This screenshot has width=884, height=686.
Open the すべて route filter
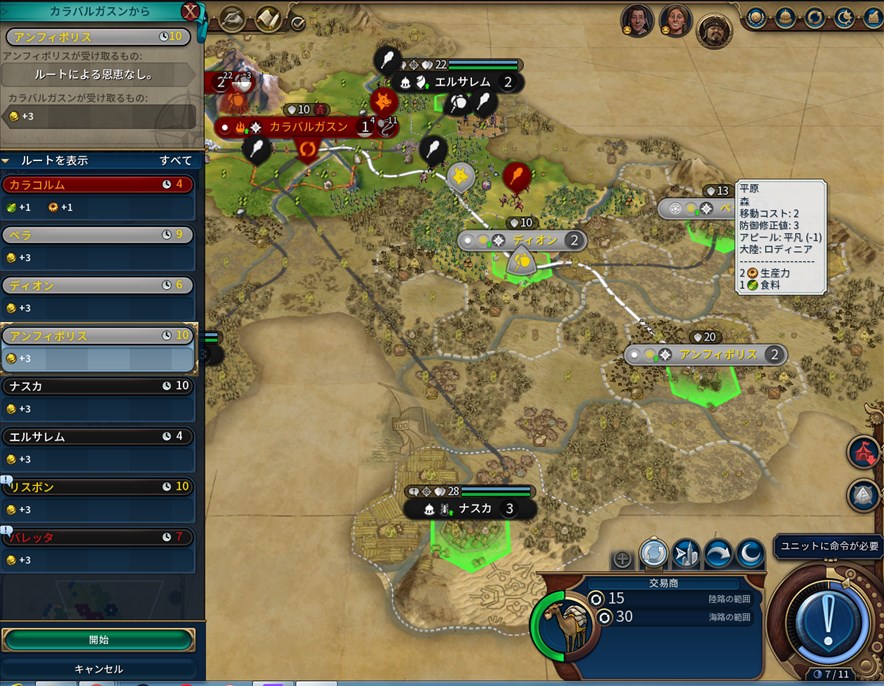click(x=176, y=160)
